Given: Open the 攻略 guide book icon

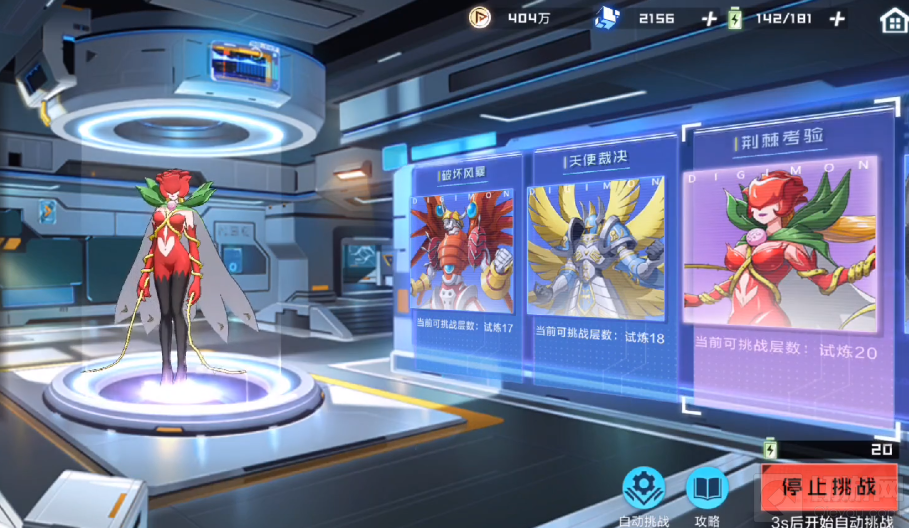Looking at the screenshot, I should tap(706, 488).
